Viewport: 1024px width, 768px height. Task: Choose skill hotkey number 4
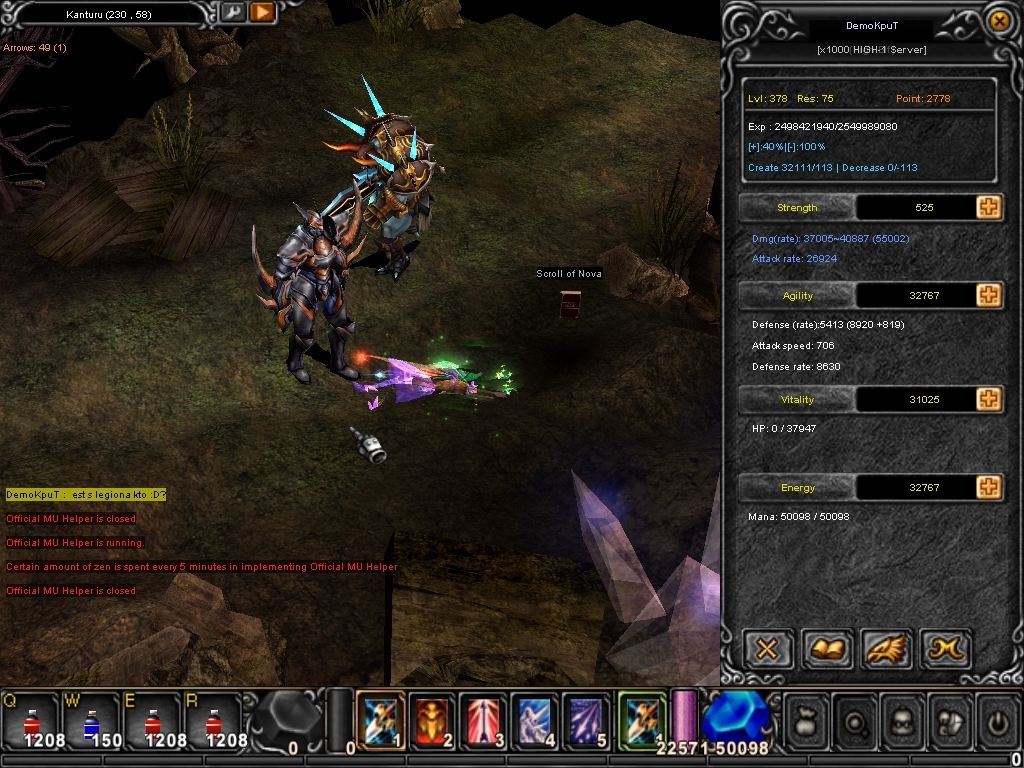[536, 720]
